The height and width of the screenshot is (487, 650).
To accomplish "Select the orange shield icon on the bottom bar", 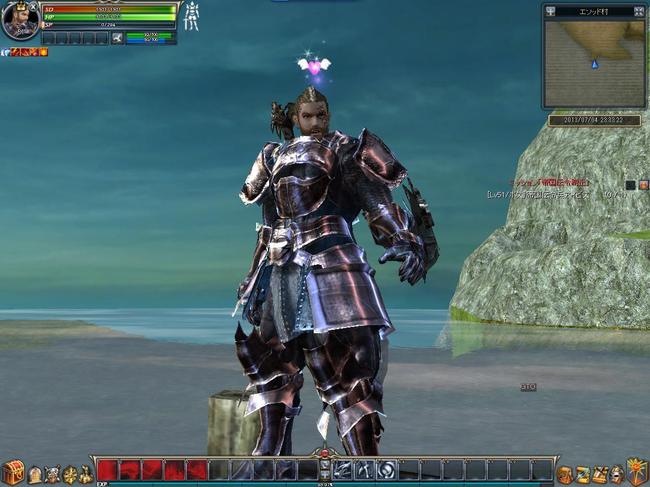I will tap(636, 471).
